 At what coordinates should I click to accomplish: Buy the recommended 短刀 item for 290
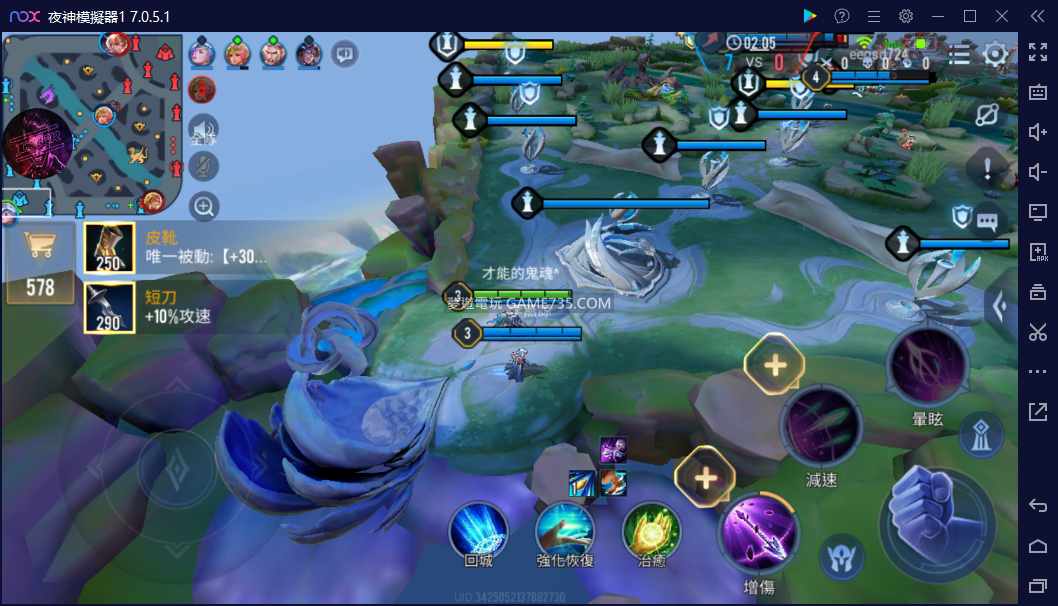(x=109, y=307)
